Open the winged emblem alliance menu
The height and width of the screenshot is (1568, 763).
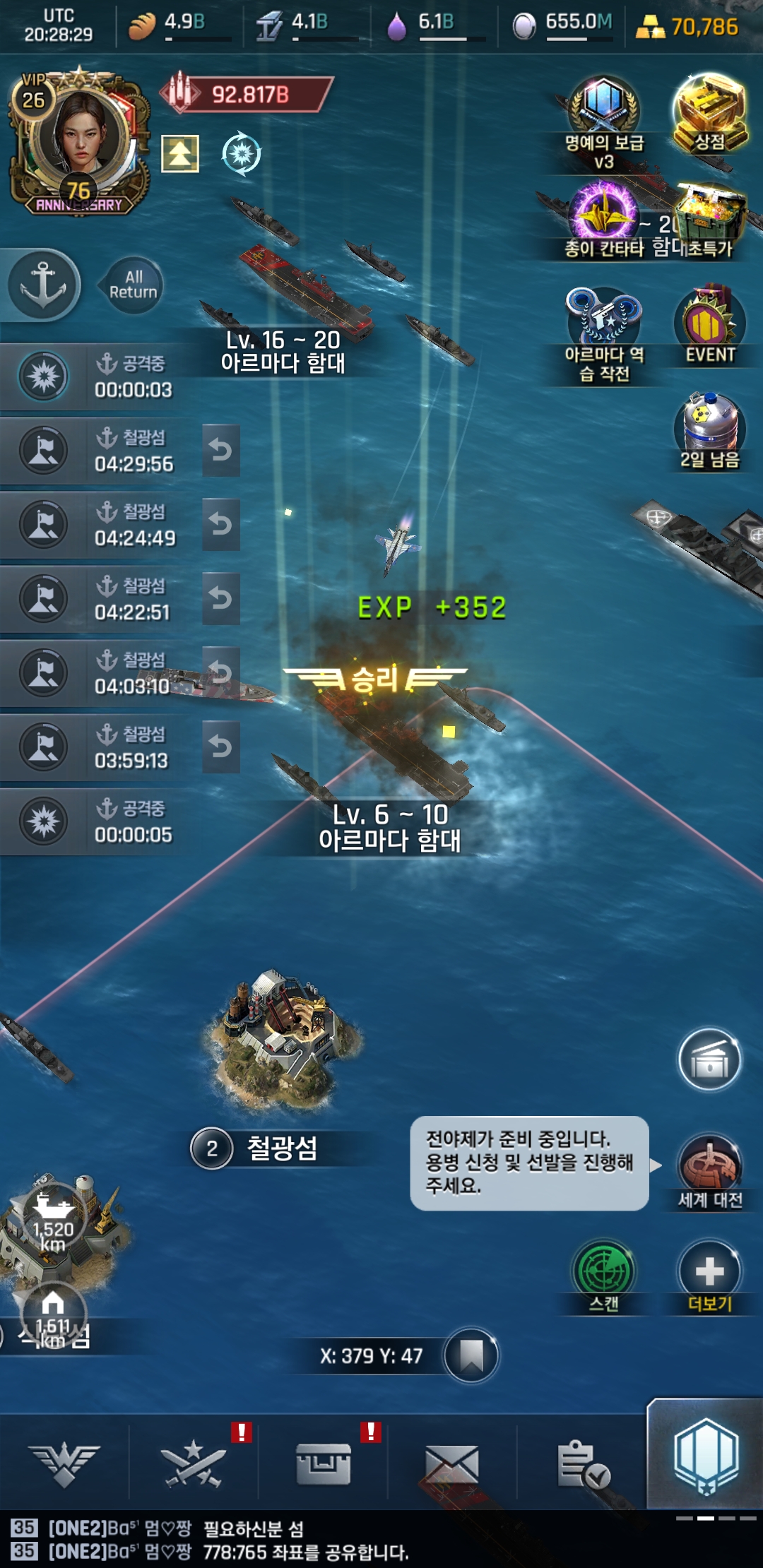click(x=64, y=1463)
